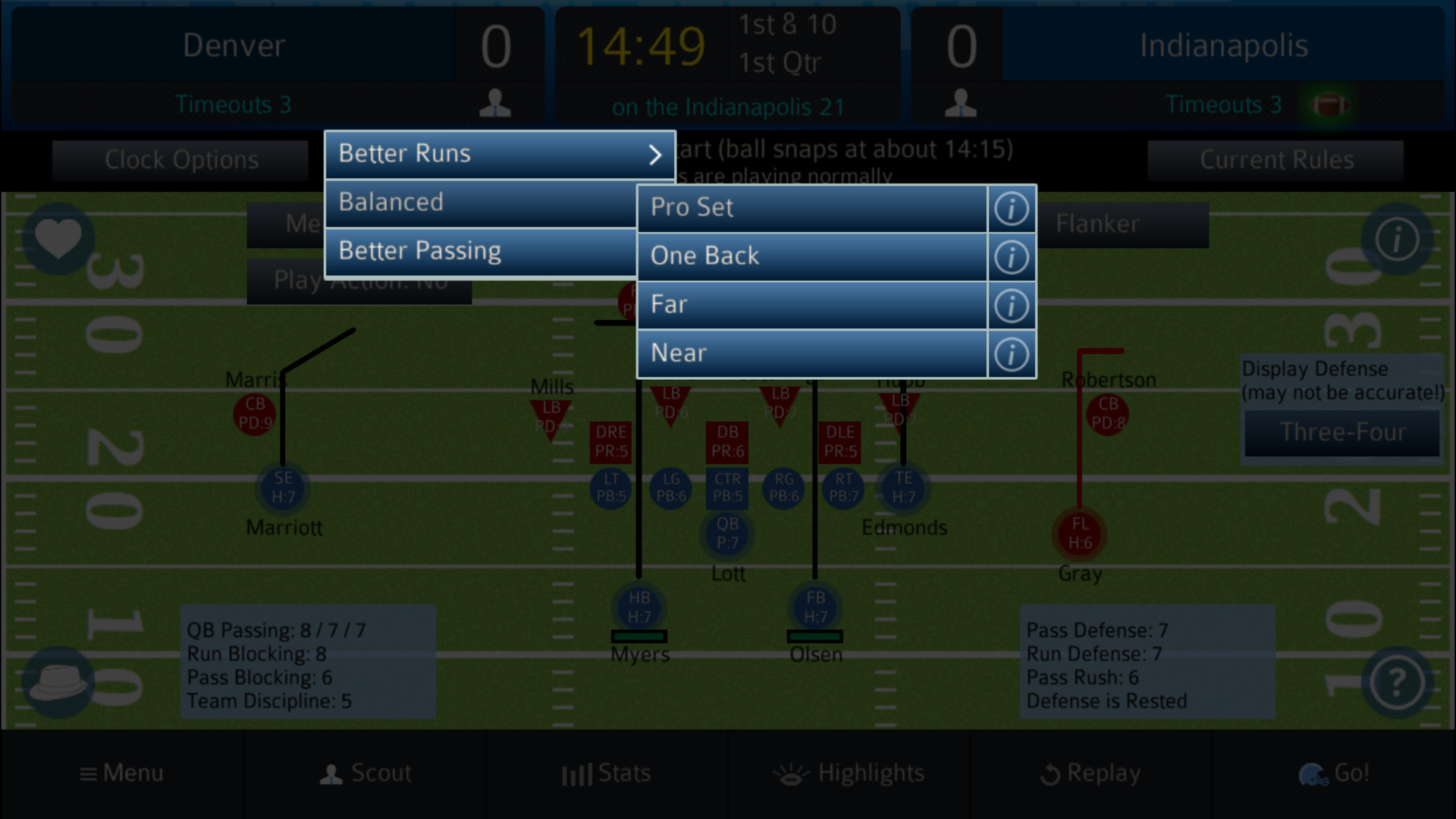View info for the Pro Set formation
Image resolution: width=1456 pixels, height=819 pixels.
1012,208
